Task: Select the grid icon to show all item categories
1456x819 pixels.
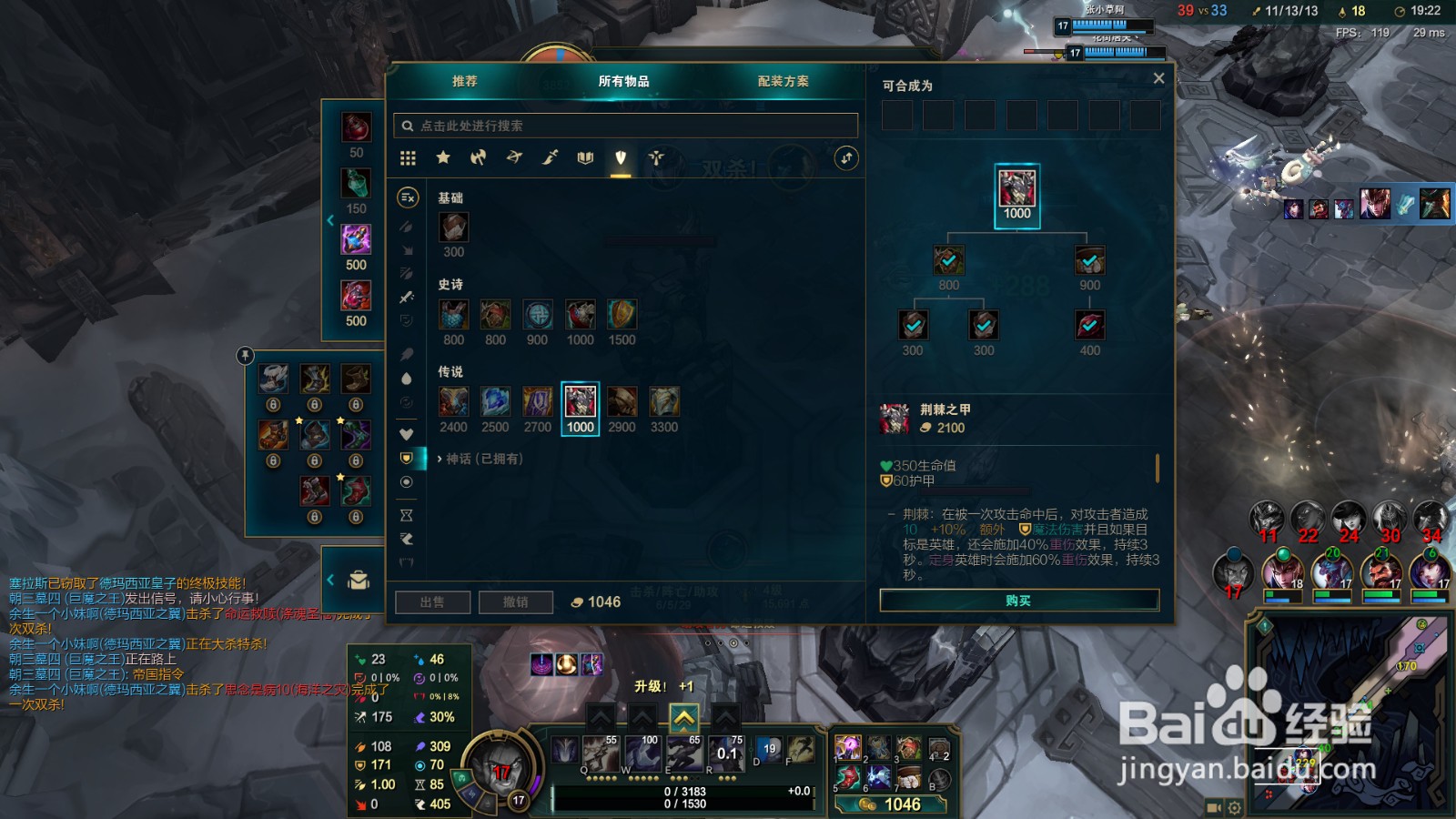Action: point(408,157)
